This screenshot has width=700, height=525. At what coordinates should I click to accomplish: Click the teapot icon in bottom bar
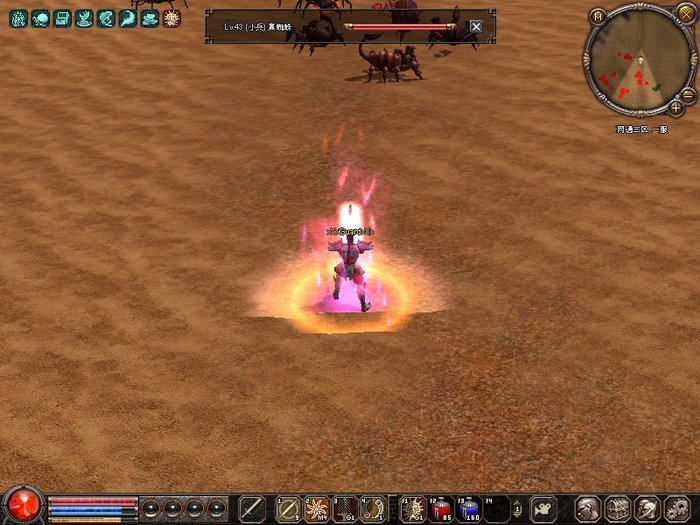point(543,509)
